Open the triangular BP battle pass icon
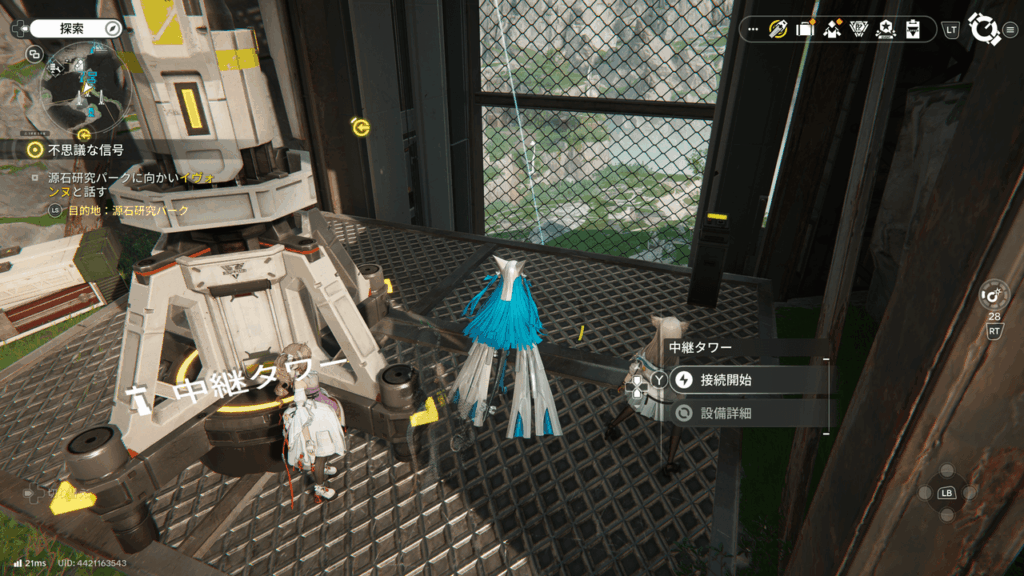Viewport: 1024px width, 576px height. click(x=857, y=29)
